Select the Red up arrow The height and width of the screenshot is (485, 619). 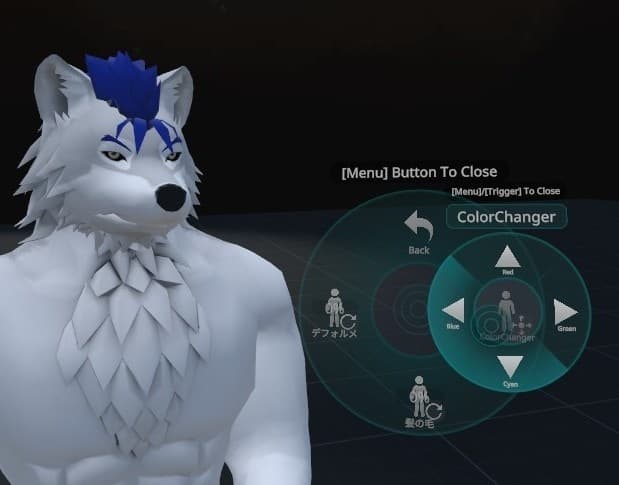tap(507, 256)
